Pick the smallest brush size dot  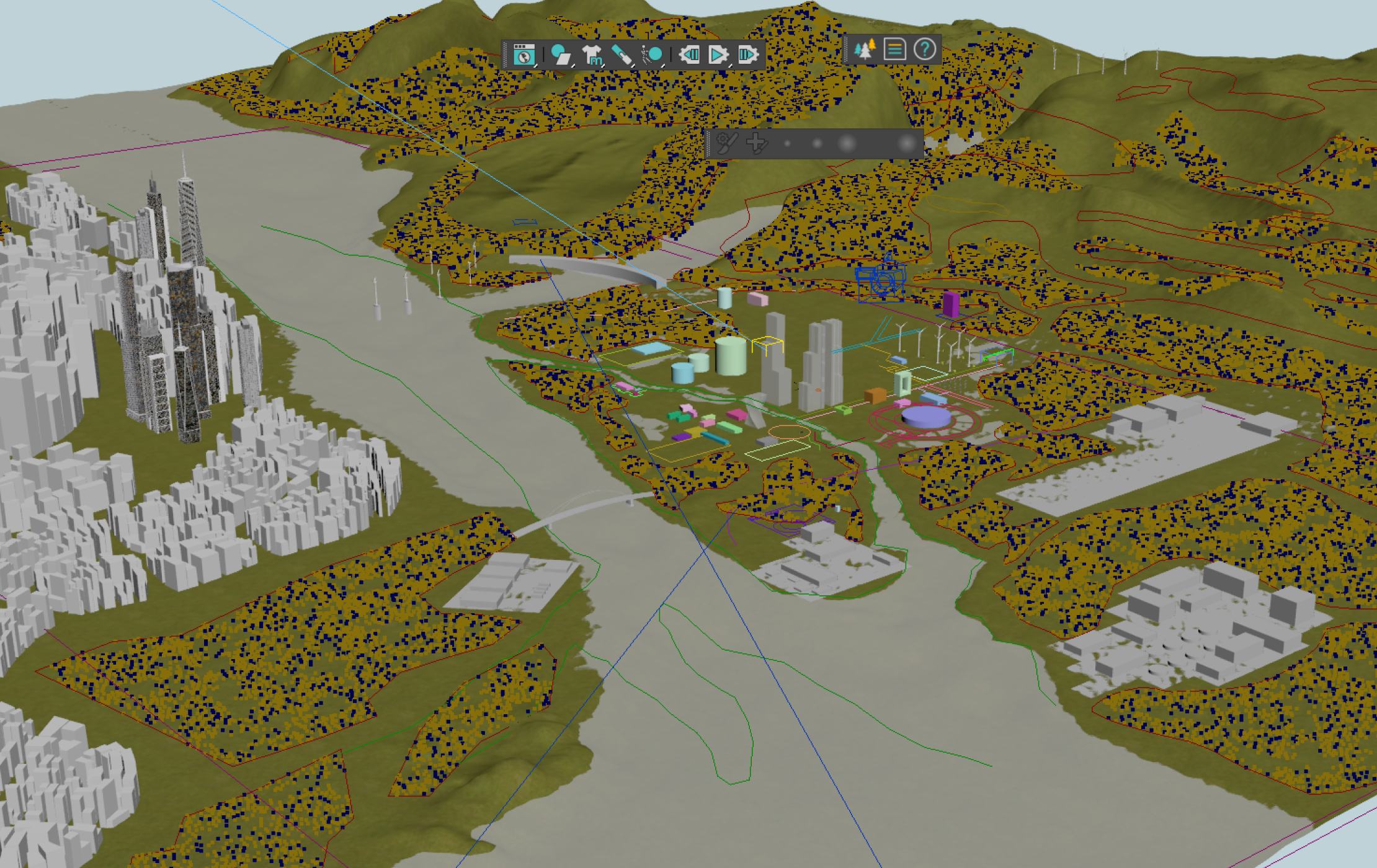tap(787, 144)
